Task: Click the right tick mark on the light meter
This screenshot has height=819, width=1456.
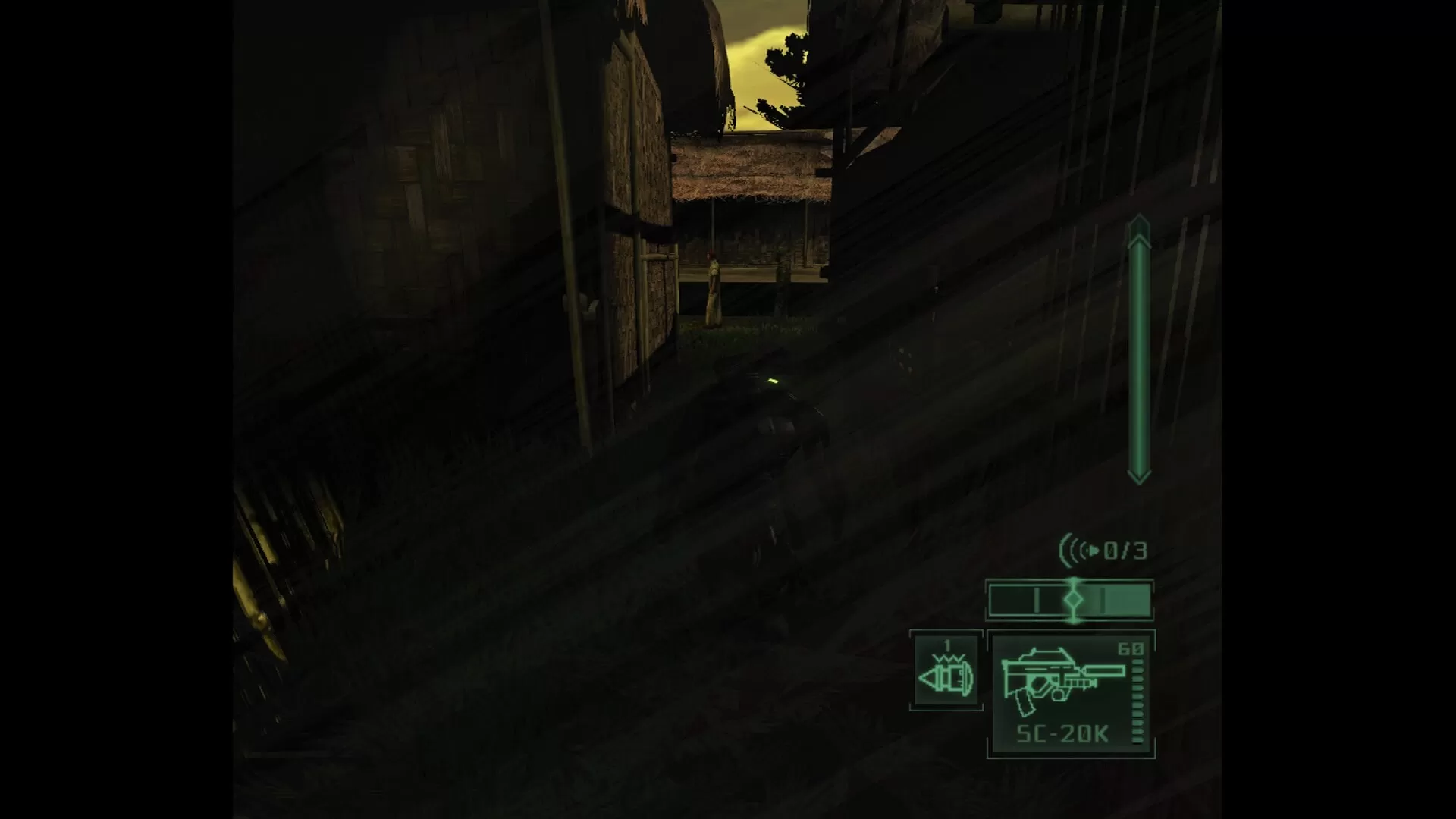Action: click(x=1103, y=601)
